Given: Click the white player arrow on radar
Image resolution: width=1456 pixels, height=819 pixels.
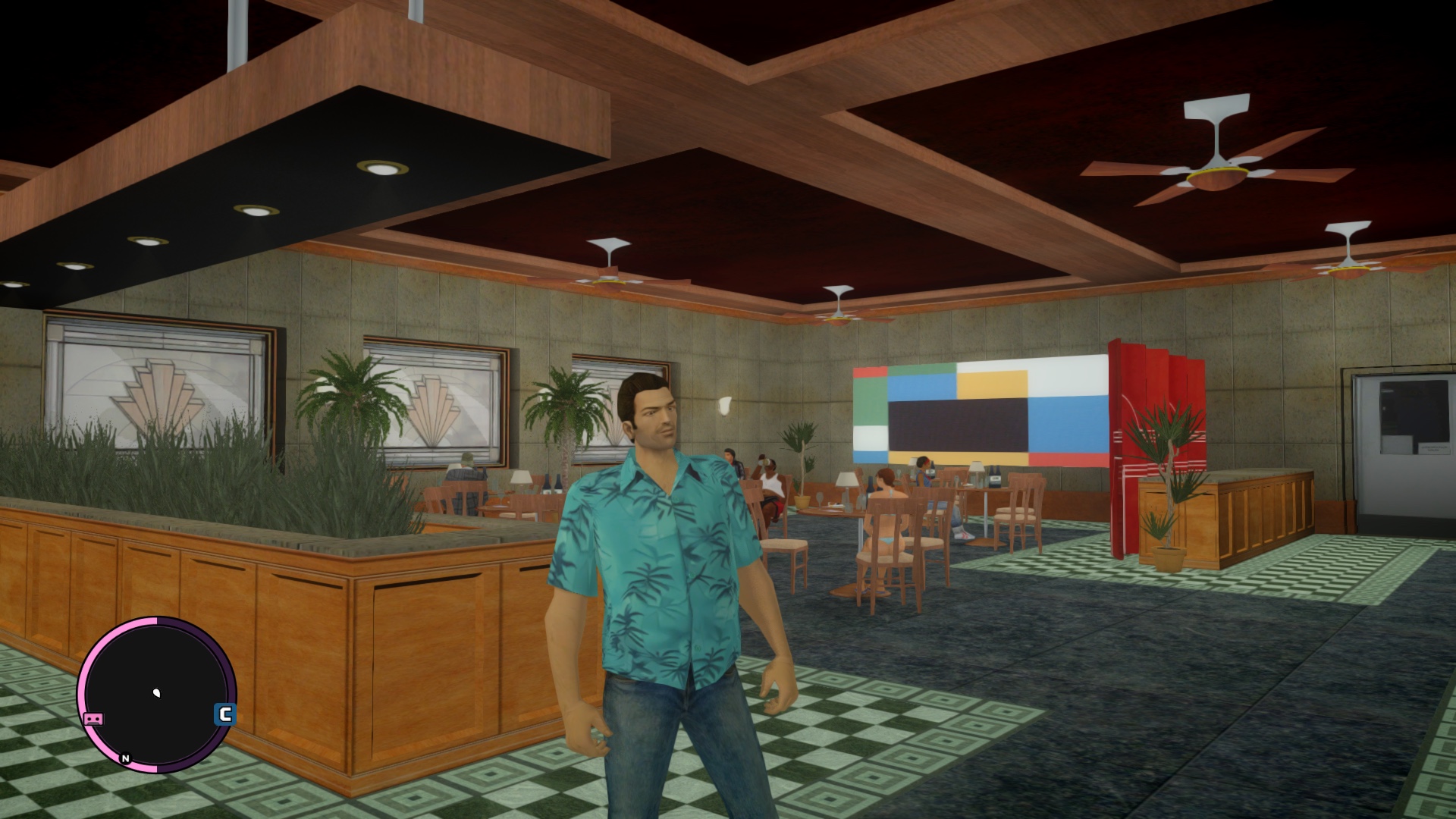Looking at the screenshot, I should click(x=158, y=692).
